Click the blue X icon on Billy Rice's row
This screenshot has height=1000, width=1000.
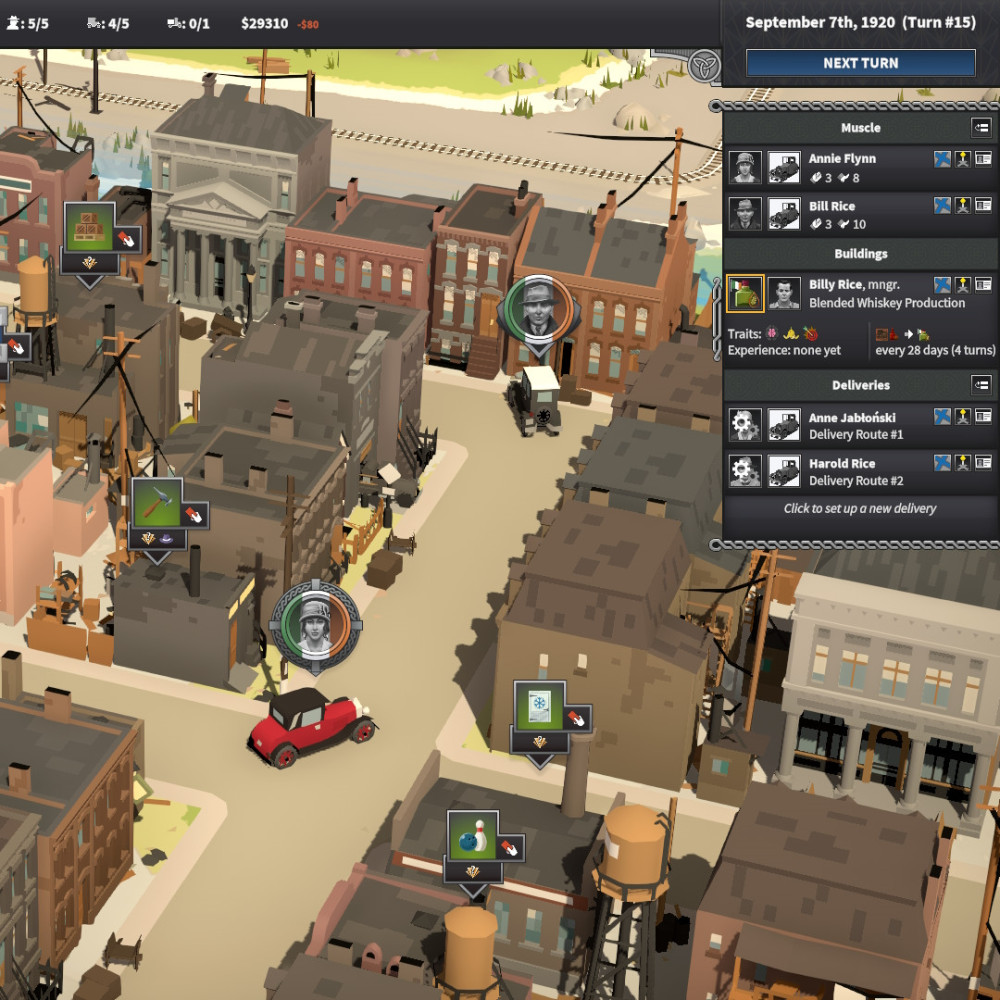(942, 286)
